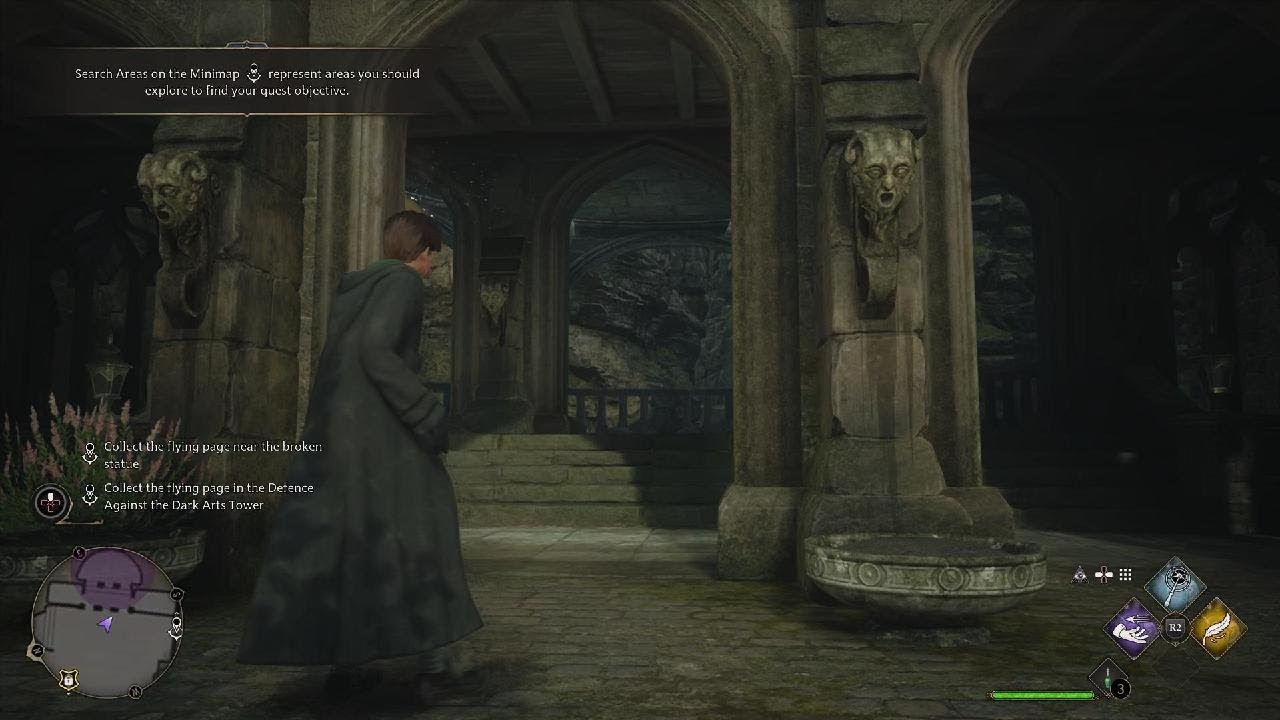This screenshot has width=1280, height=720.
Task: Click the green health bar
Action: pyautogui.click(x=1040, y=693)
